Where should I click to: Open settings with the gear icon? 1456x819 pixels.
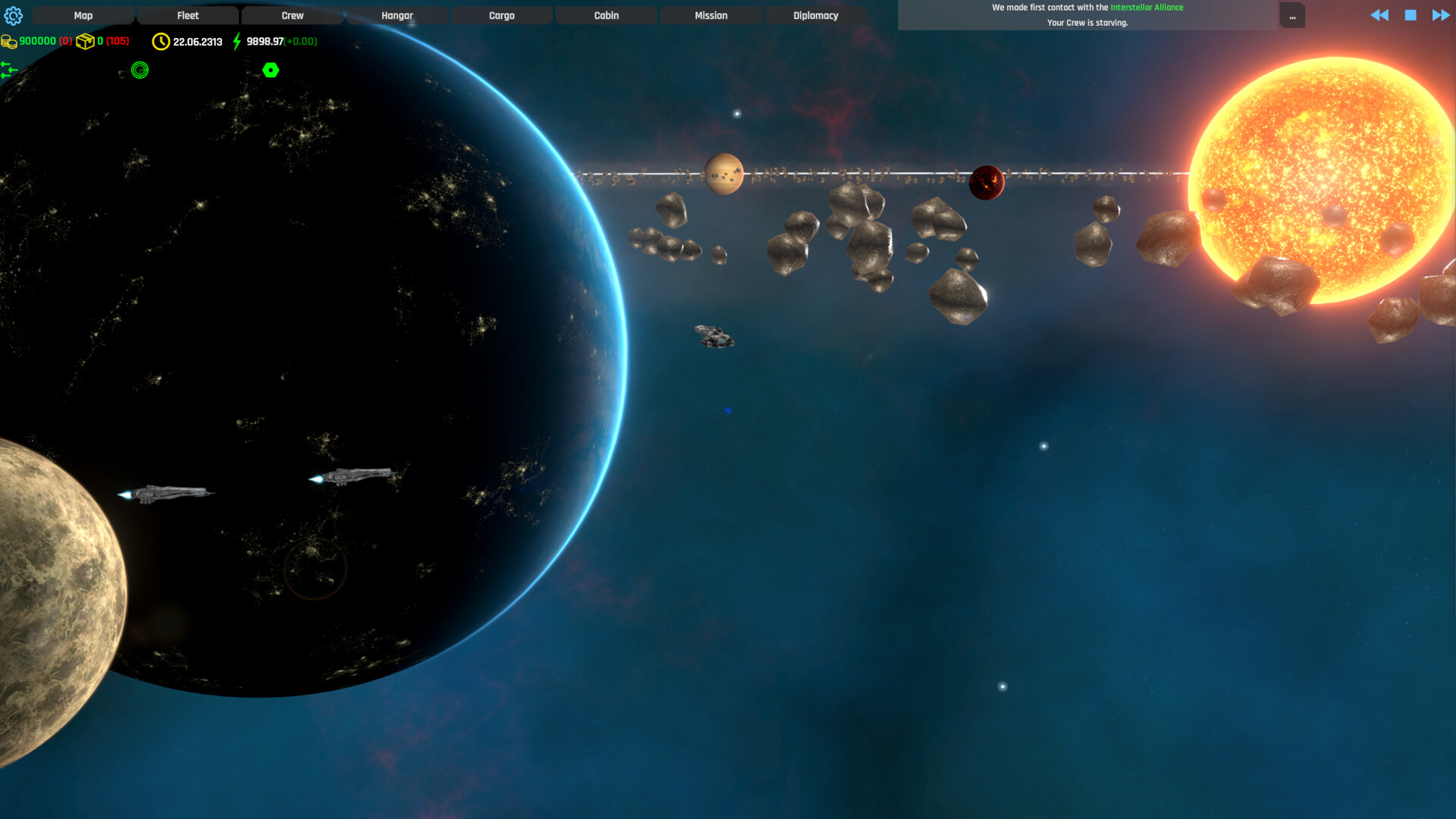click(14, 15)
